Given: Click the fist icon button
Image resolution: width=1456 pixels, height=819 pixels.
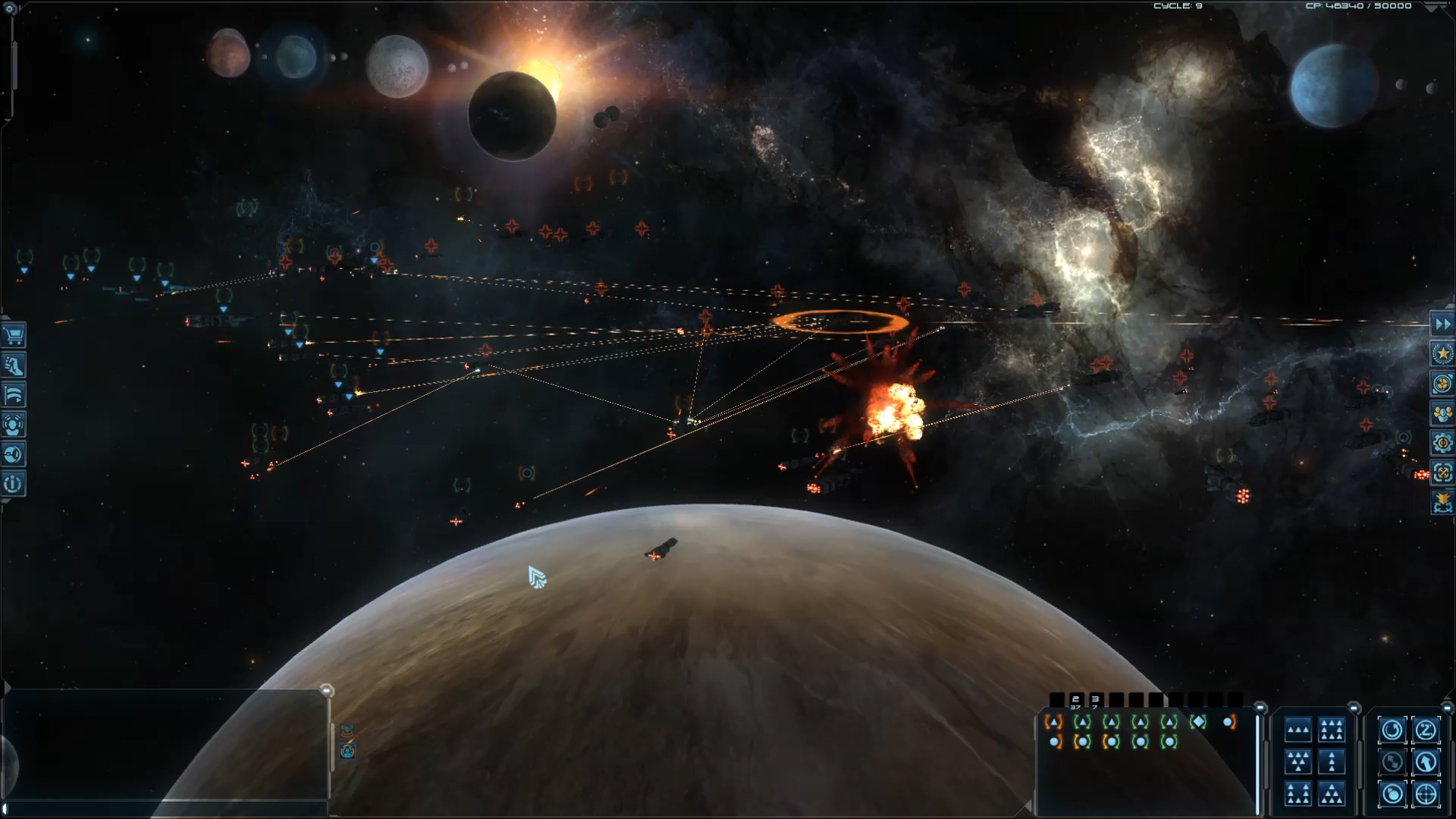Looking at the screenshot, I should [x=14, y=366].
